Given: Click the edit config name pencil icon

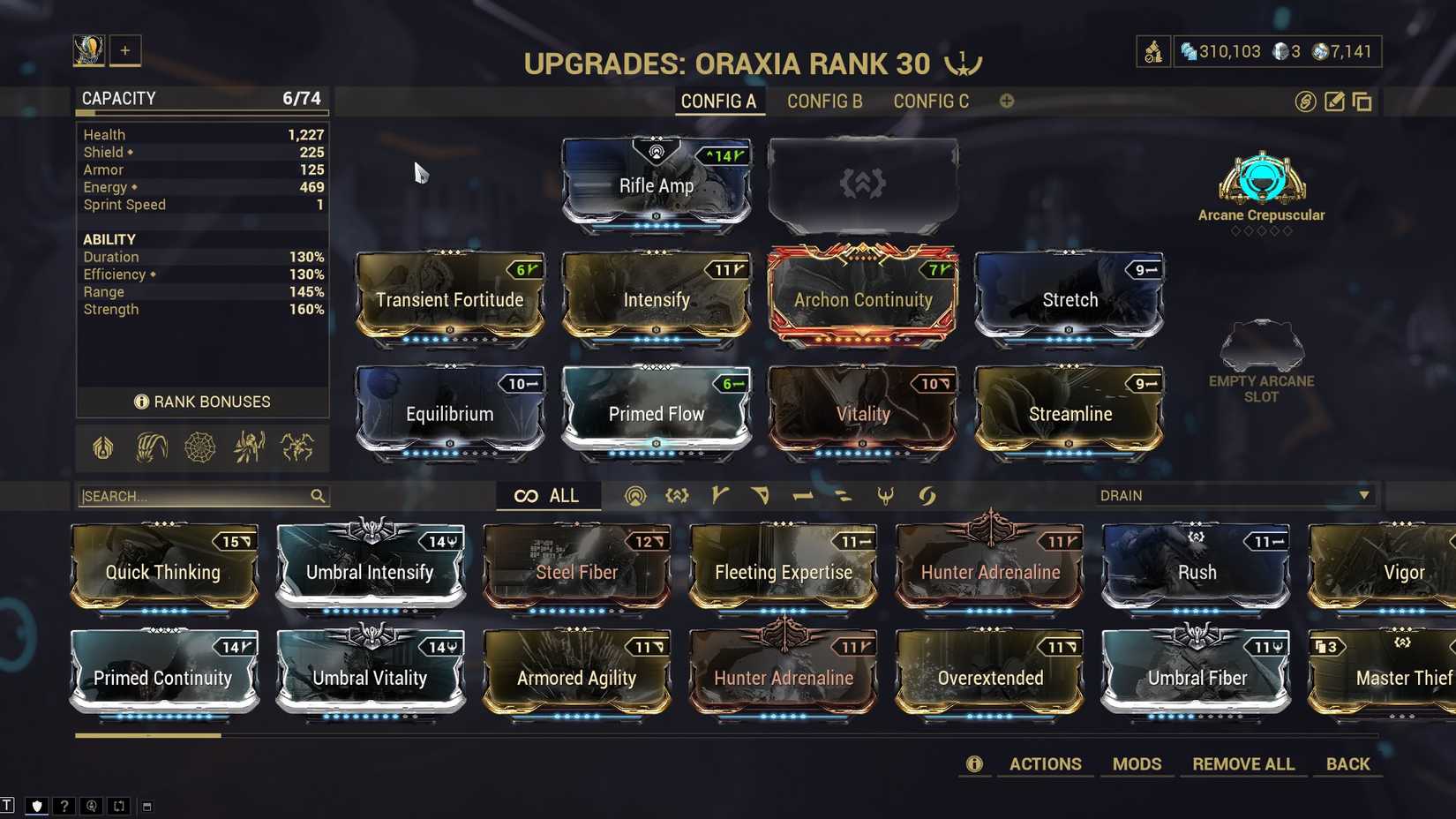Looking at the screenshot, I should [1333, 101].
